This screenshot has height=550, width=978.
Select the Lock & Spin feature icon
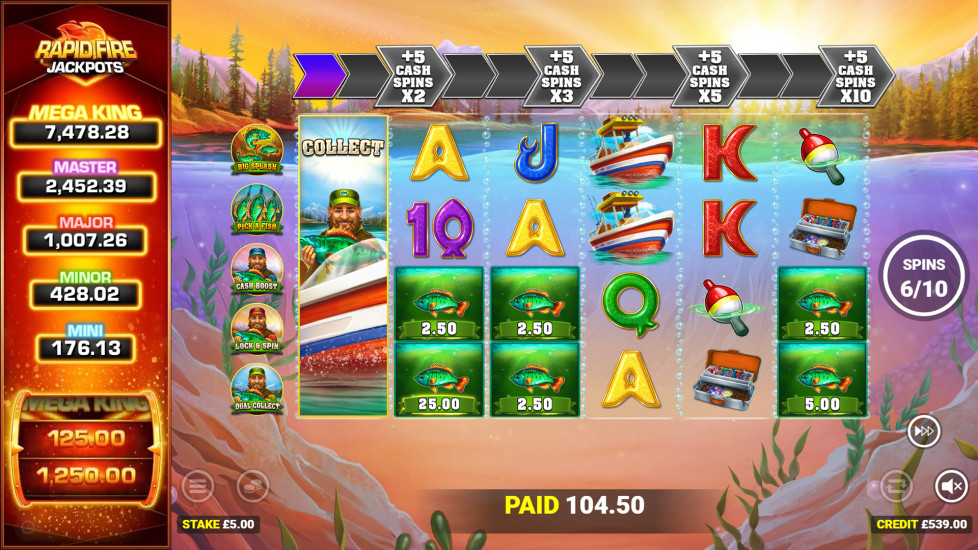pyautogui.click(x=256, y=327)
